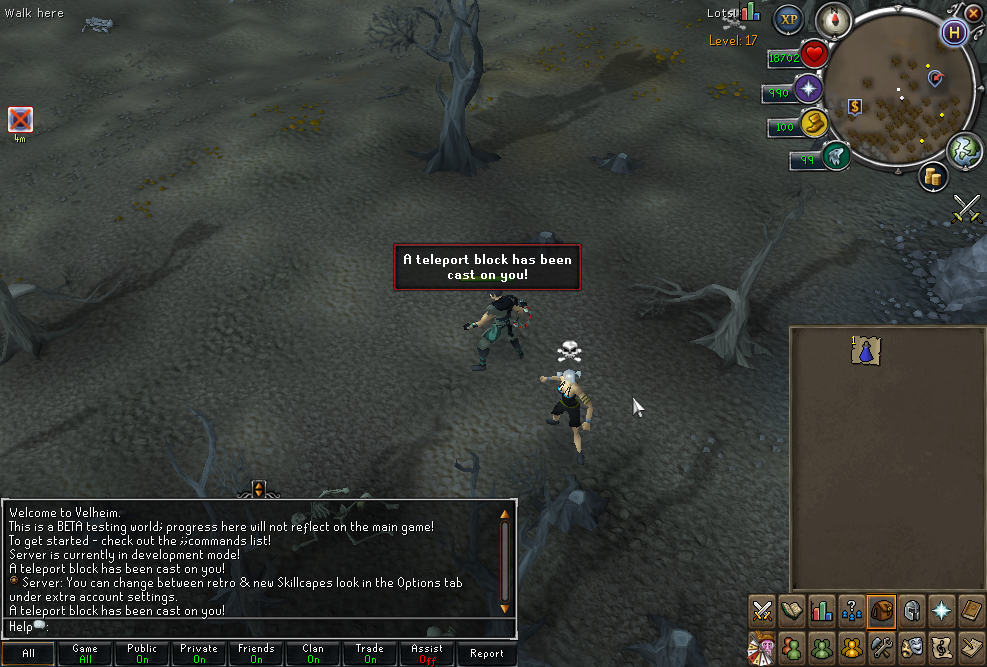Click the red X logout button
This screenshot has width=987, height=667.
(973, 13)
